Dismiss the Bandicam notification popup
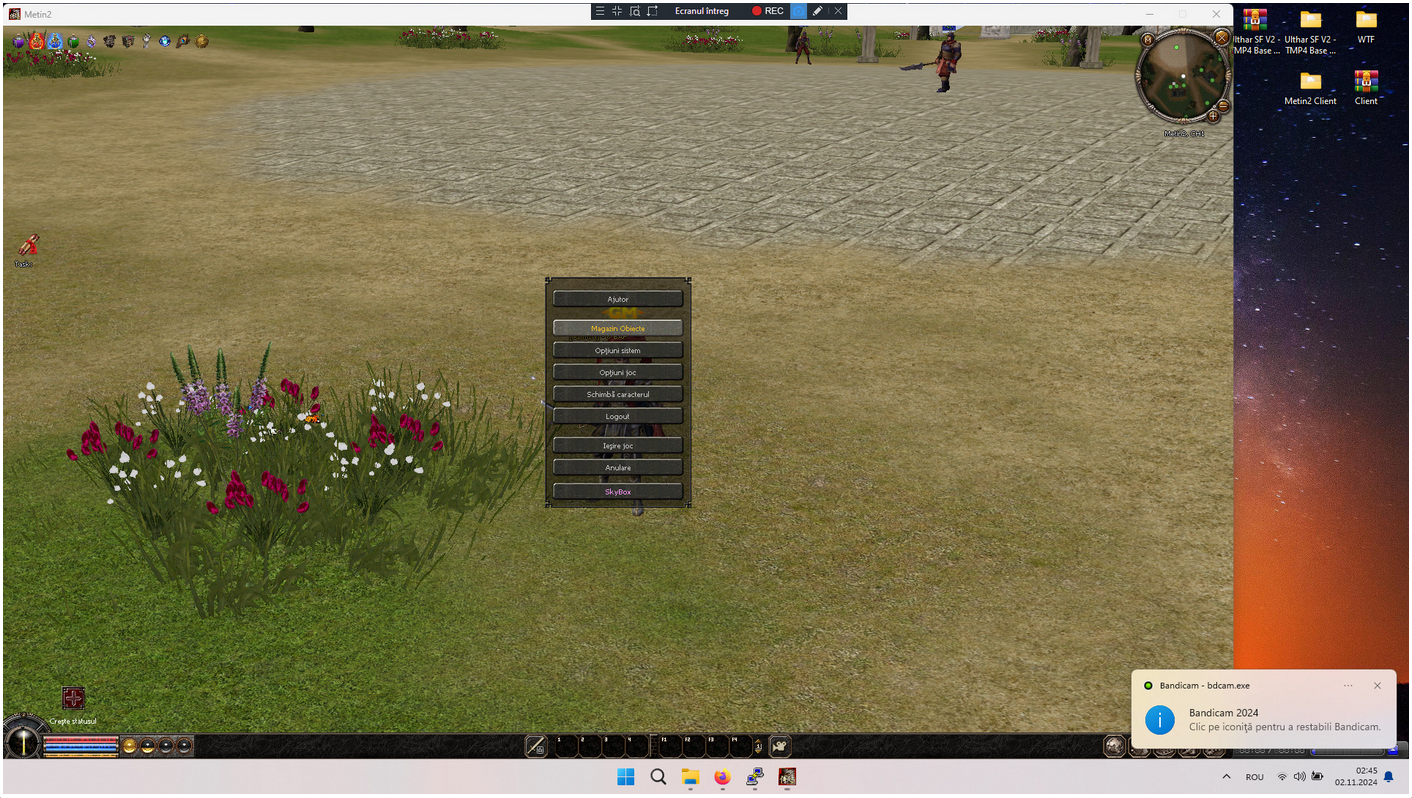This screenshot has width=1412, height=798. pos(1377,686)
